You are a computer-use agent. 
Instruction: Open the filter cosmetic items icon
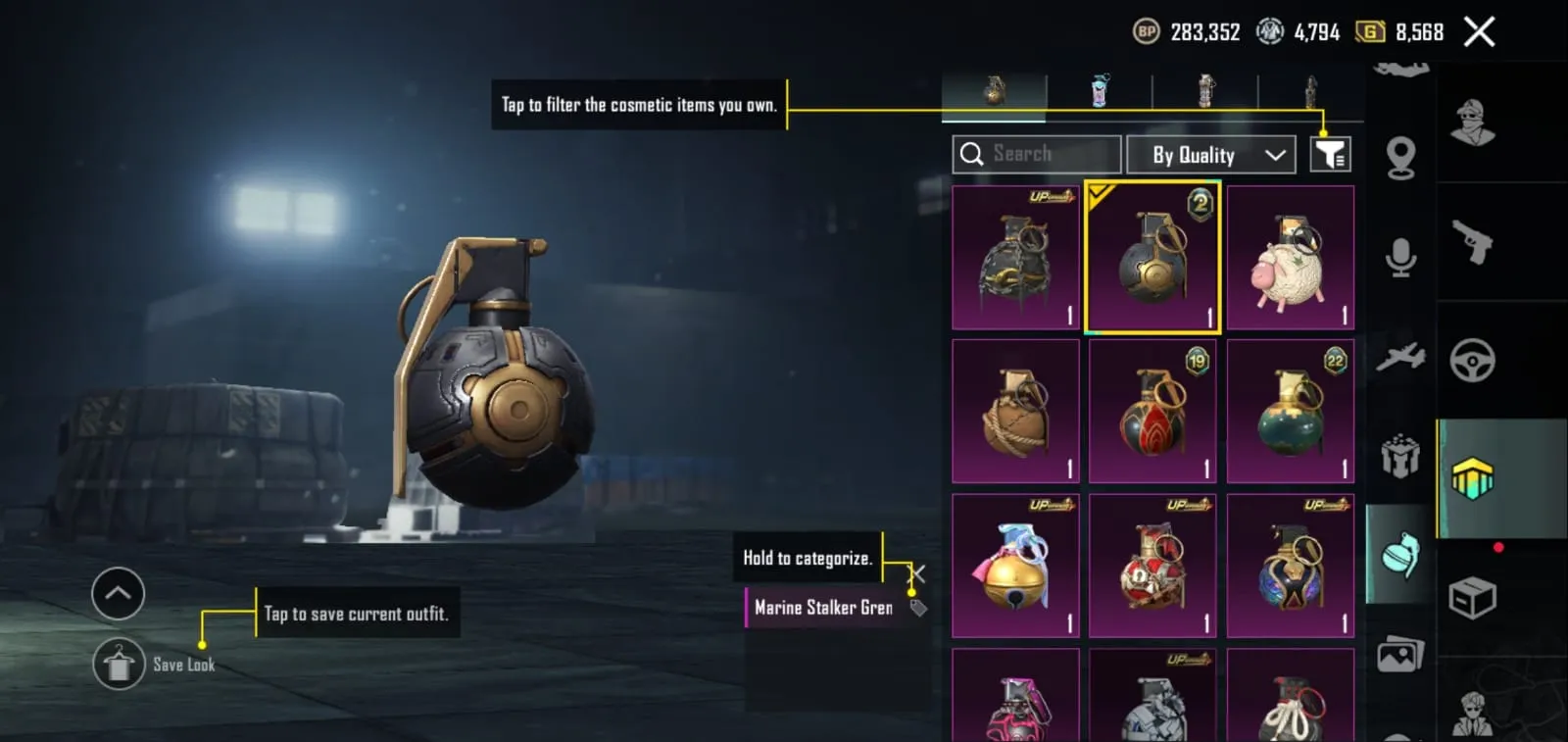(1331, 154)
